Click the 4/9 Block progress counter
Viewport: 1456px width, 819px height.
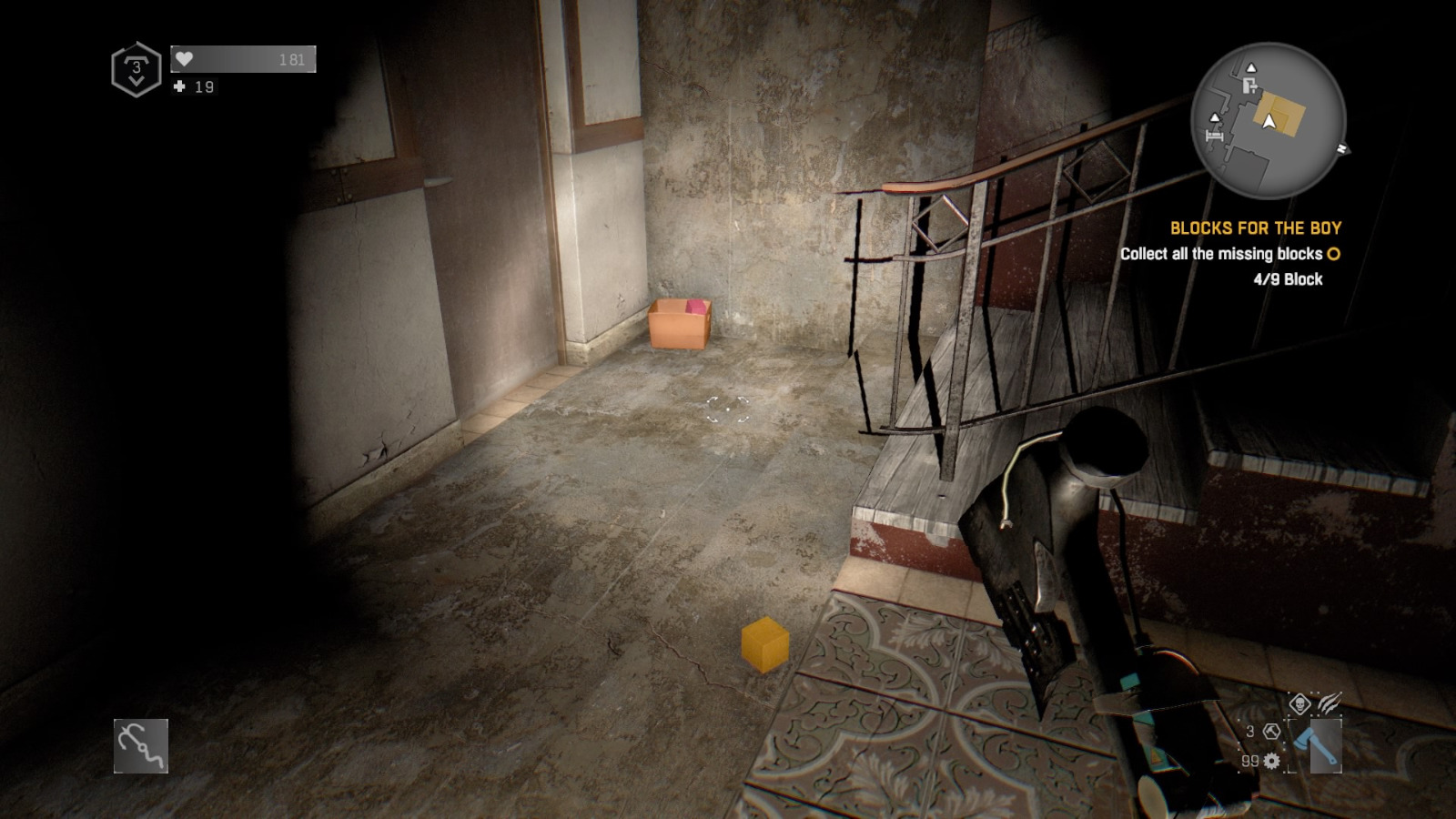(x=1286, y=279)
